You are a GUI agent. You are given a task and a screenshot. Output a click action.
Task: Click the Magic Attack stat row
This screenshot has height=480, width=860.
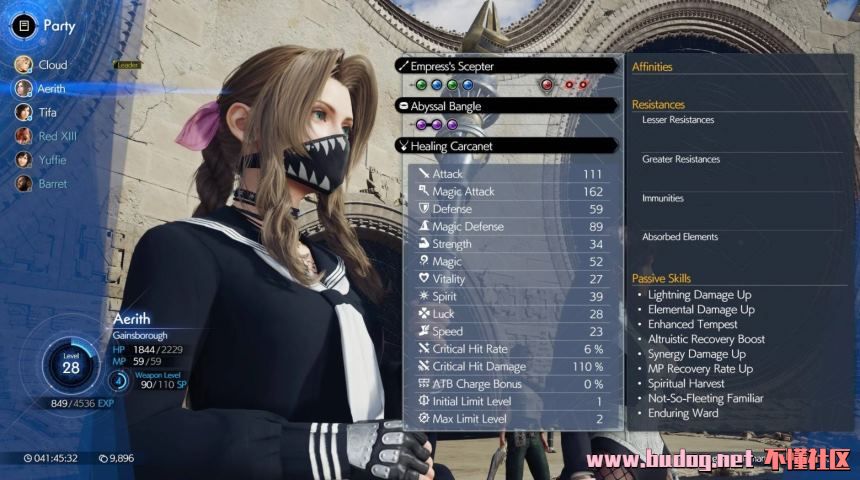click(x=512, y=191)
